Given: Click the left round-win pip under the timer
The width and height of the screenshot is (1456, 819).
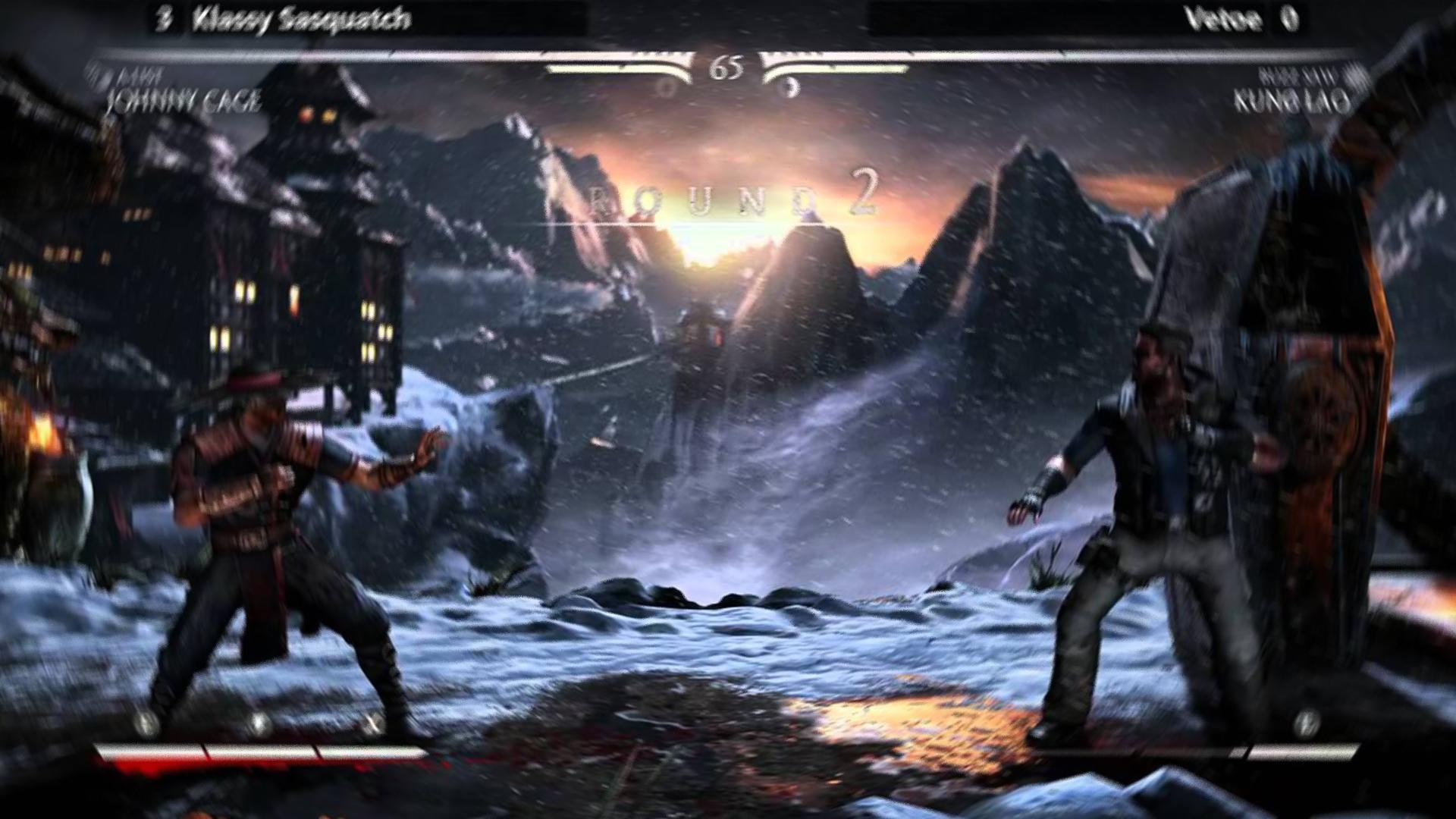Looking at the screenshot, I should 667,86.
